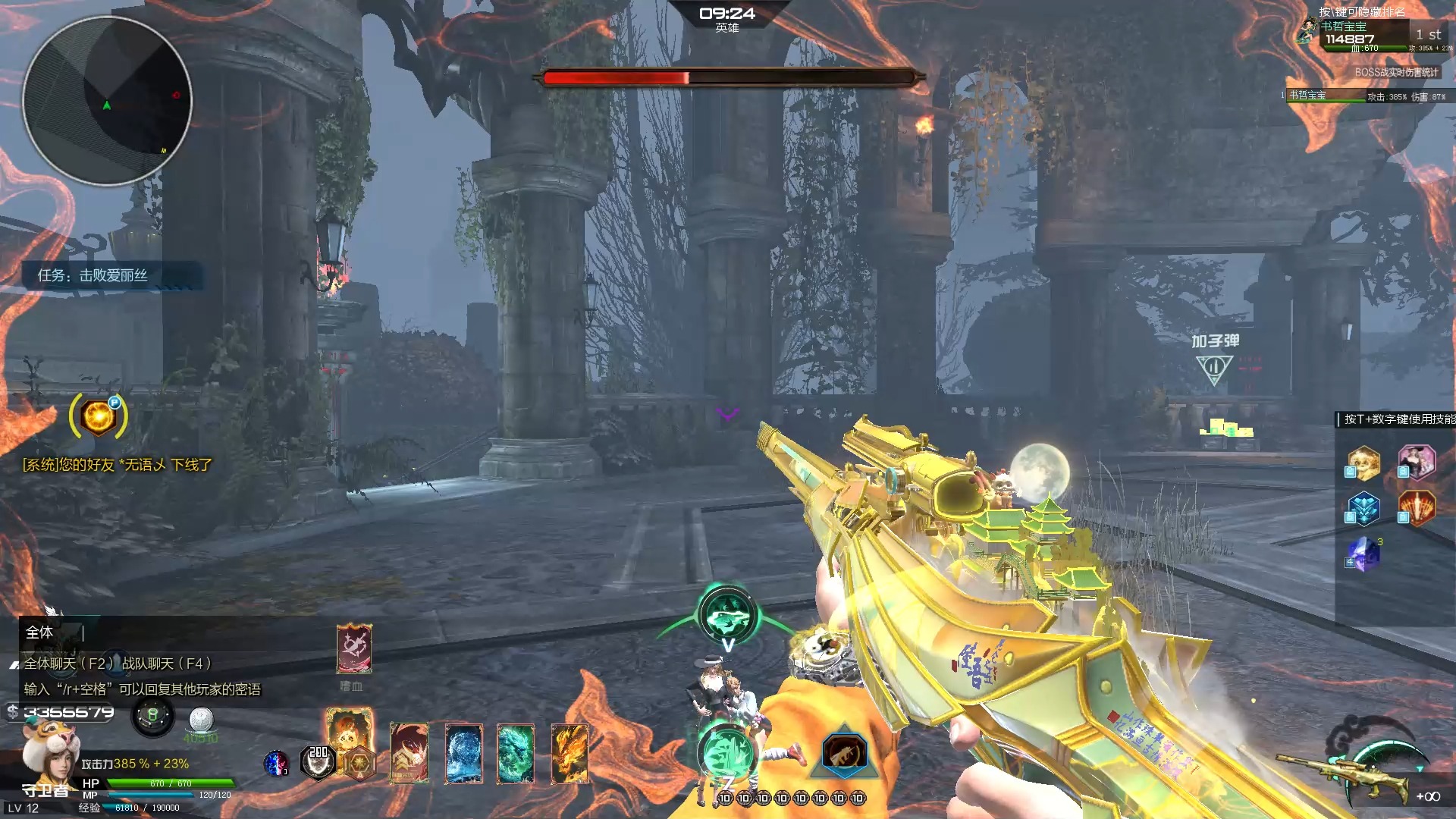
Task: Select the hexagonal rifle weapon icon
Action: [844, 753]
